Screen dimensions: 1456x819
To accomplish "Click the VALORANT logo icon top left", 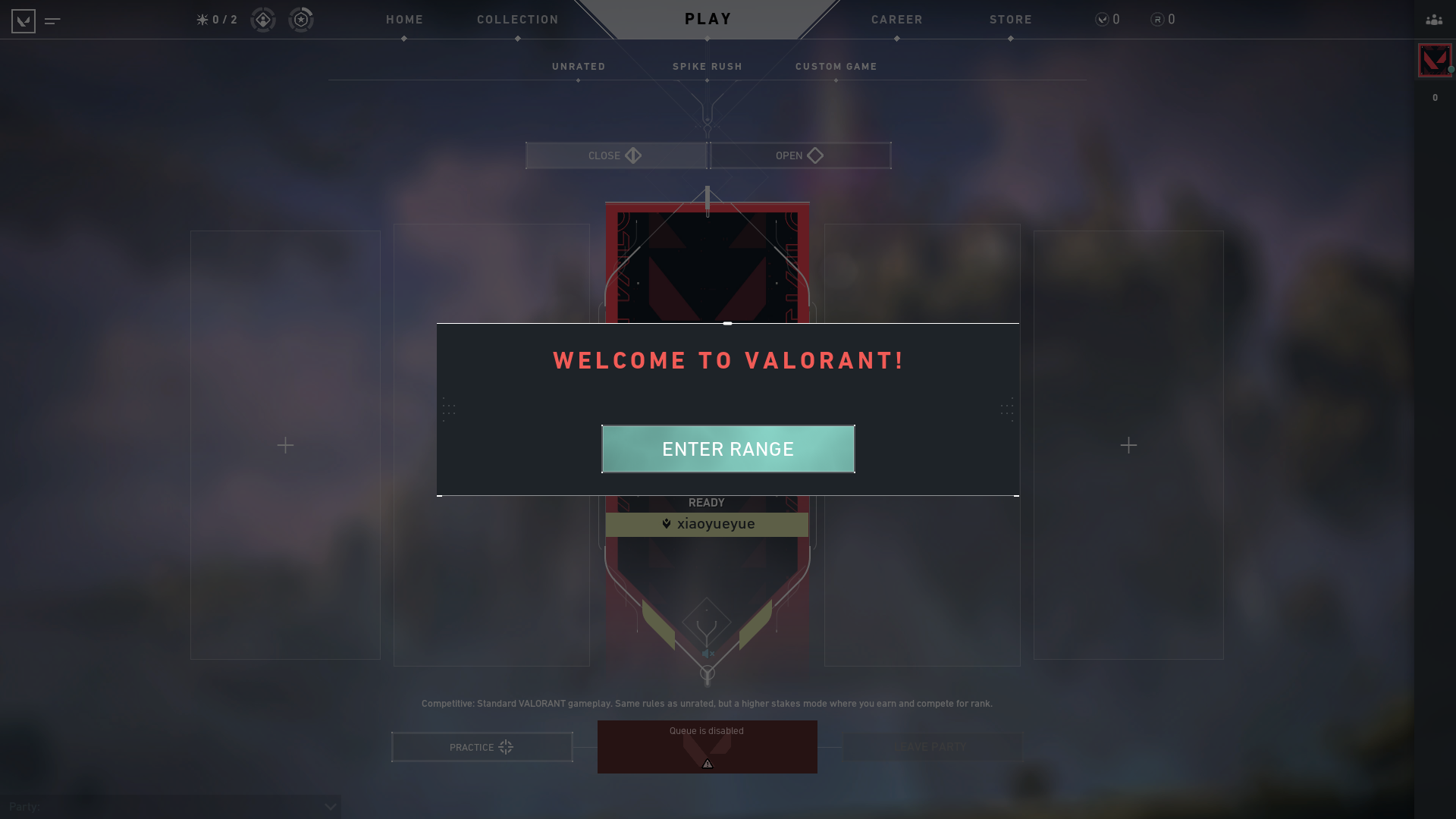I will [24, 20].
